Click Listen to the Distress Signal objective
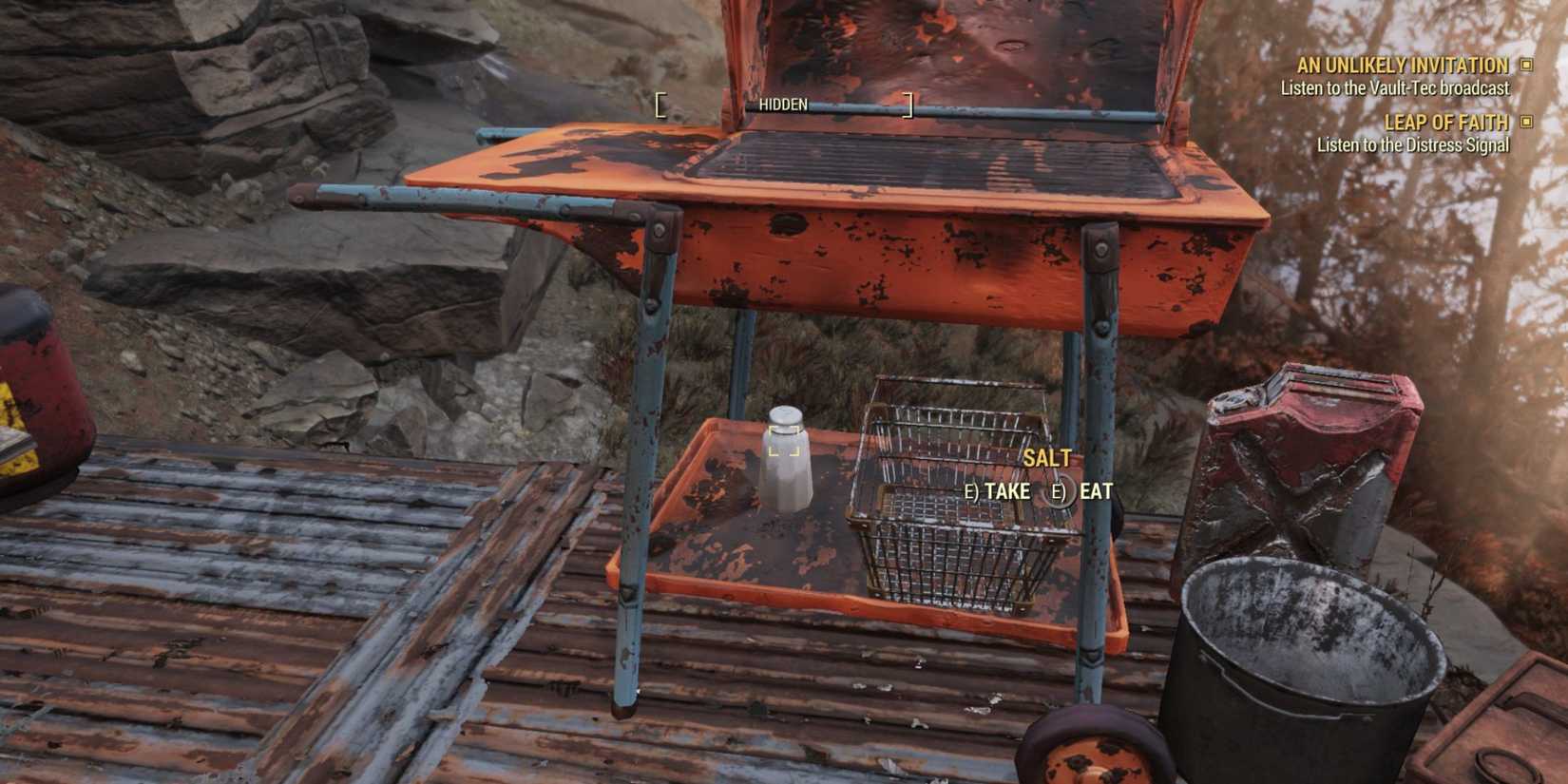This screenshot has width=1568, height=784. point(1413,145)
